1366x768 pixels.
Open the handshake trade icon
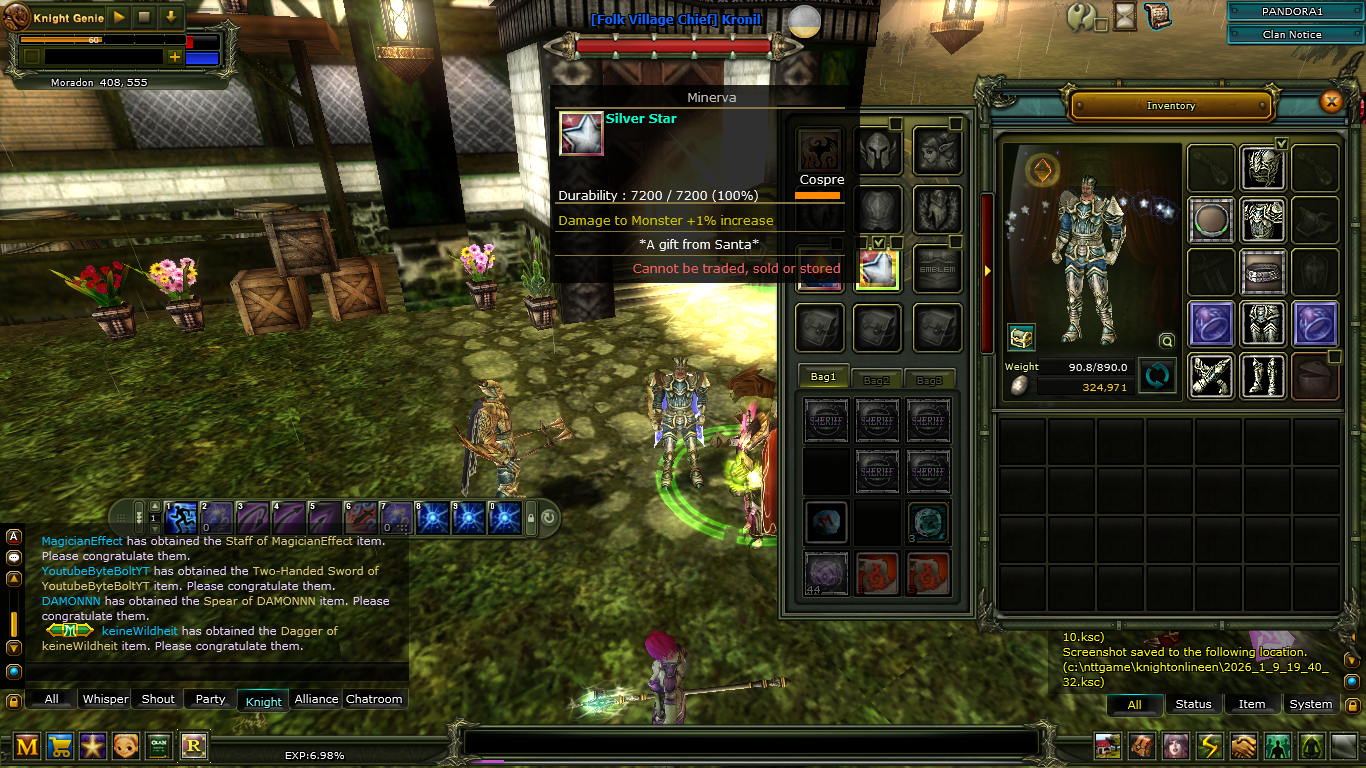[1243, 746]
